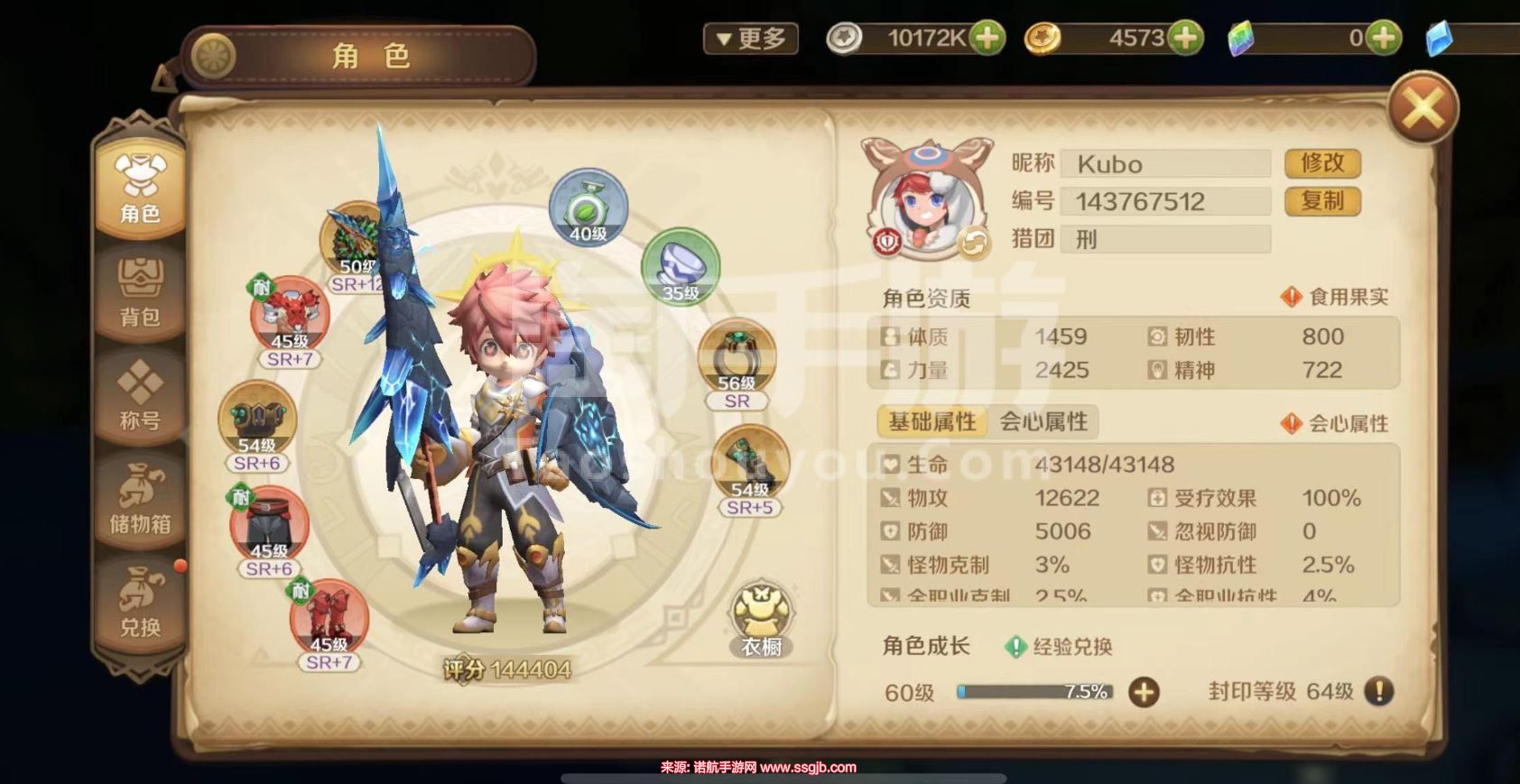
Task: Open the 称号 tab
Action: pyautogui.click(x=140, y=395)
